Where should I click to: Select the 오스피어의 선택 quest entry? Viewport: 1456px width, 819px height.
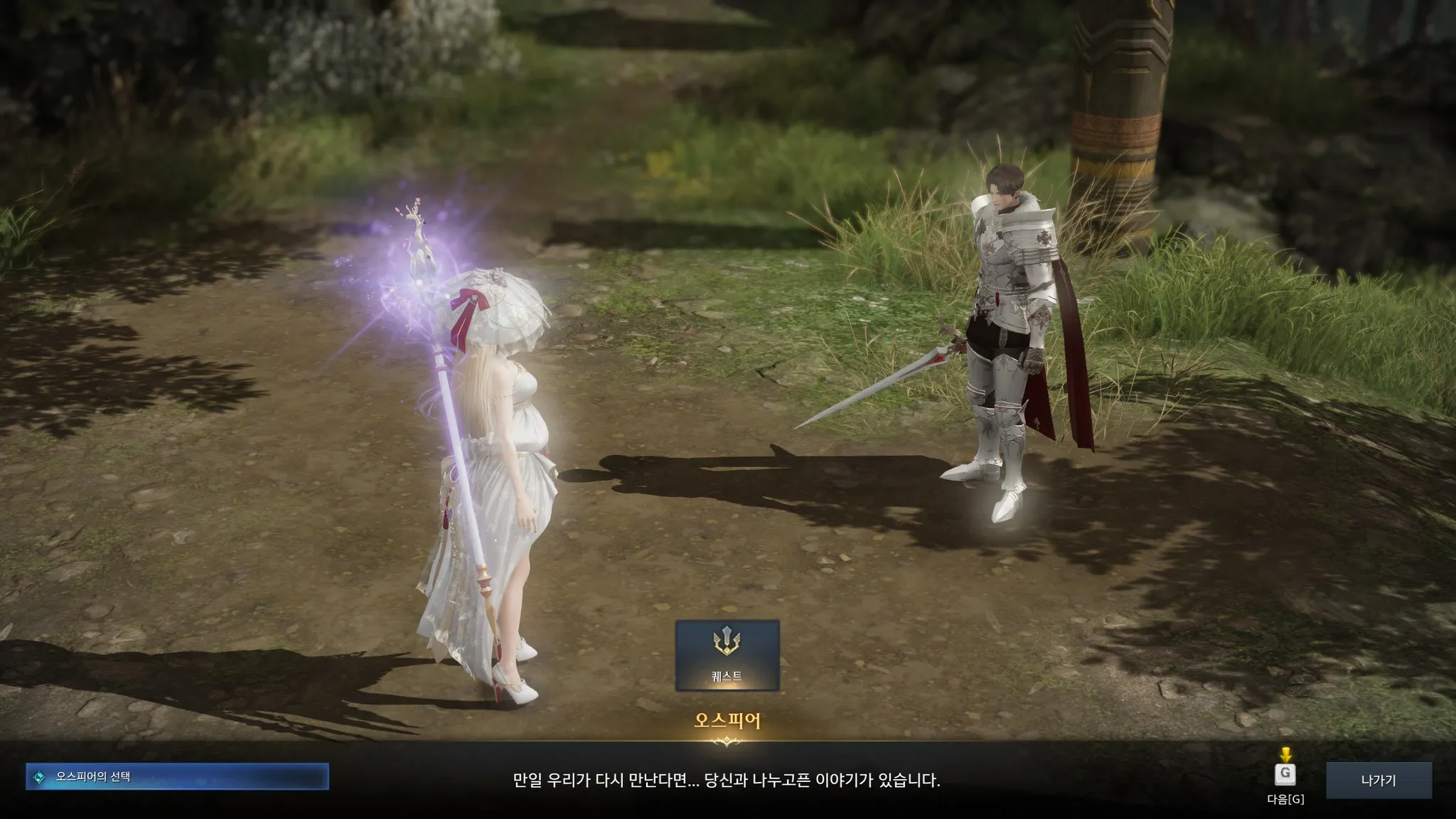(177, 777)
